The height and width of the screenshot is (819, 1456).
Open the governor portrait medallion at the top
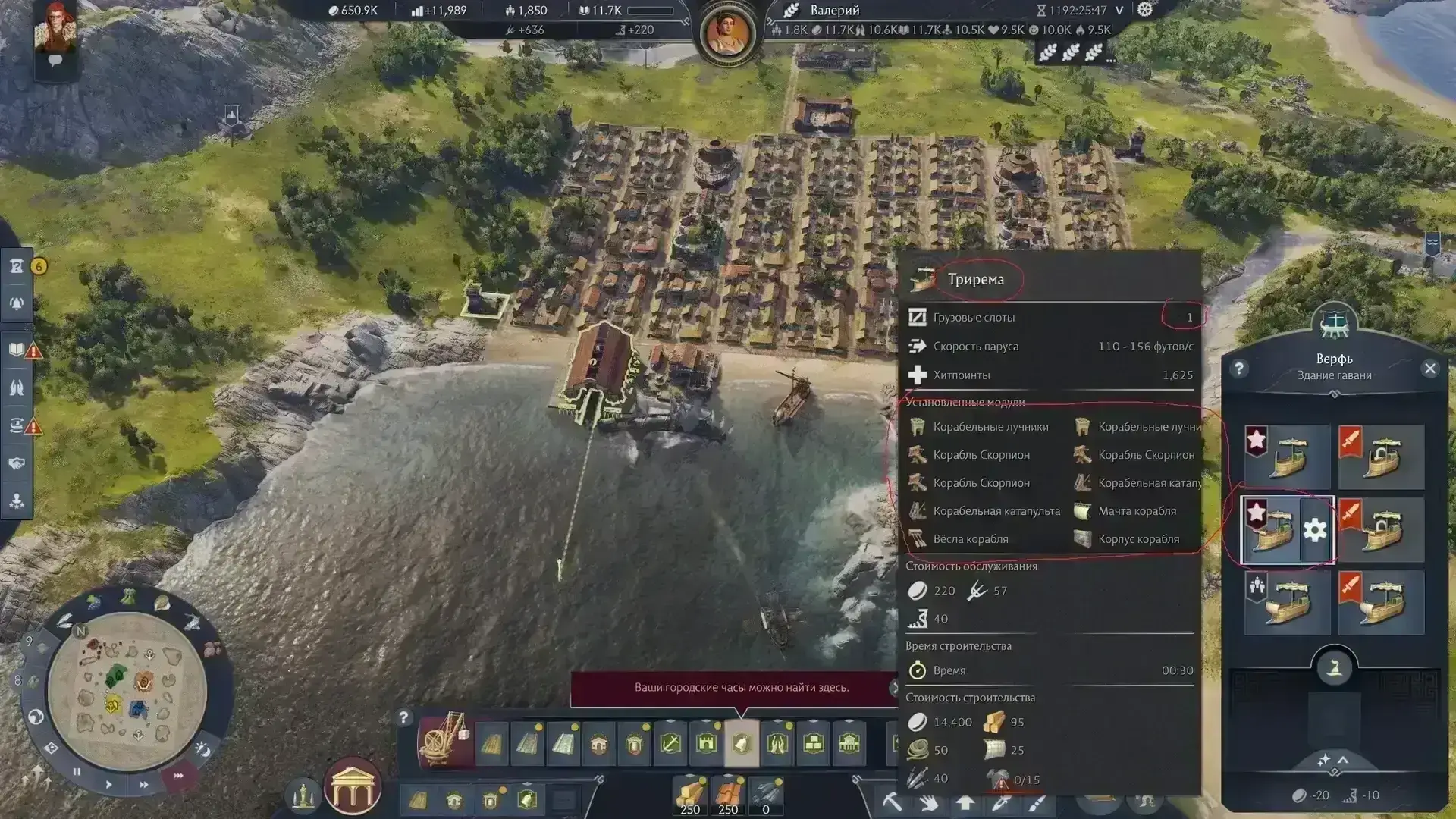(x=727, y=34)
